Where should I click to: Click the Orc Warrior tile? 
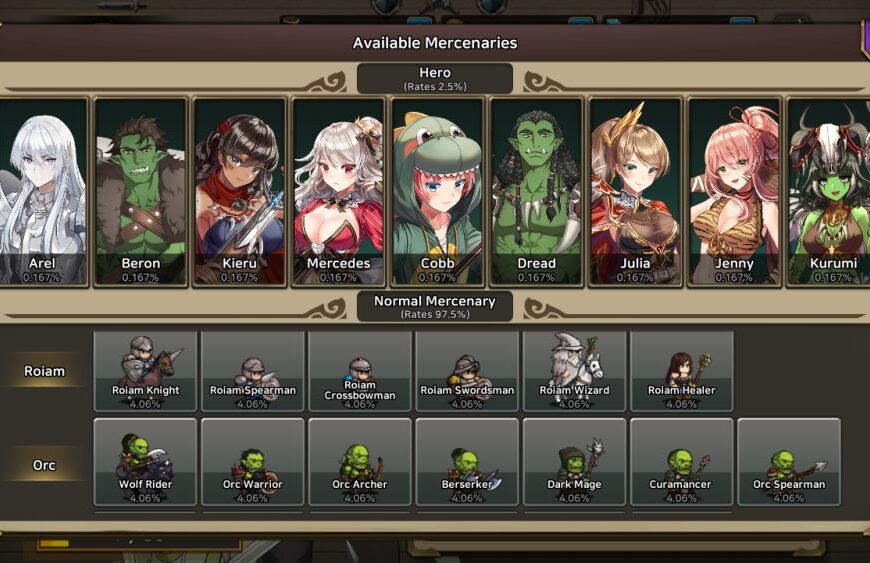[x=253, y=462]
